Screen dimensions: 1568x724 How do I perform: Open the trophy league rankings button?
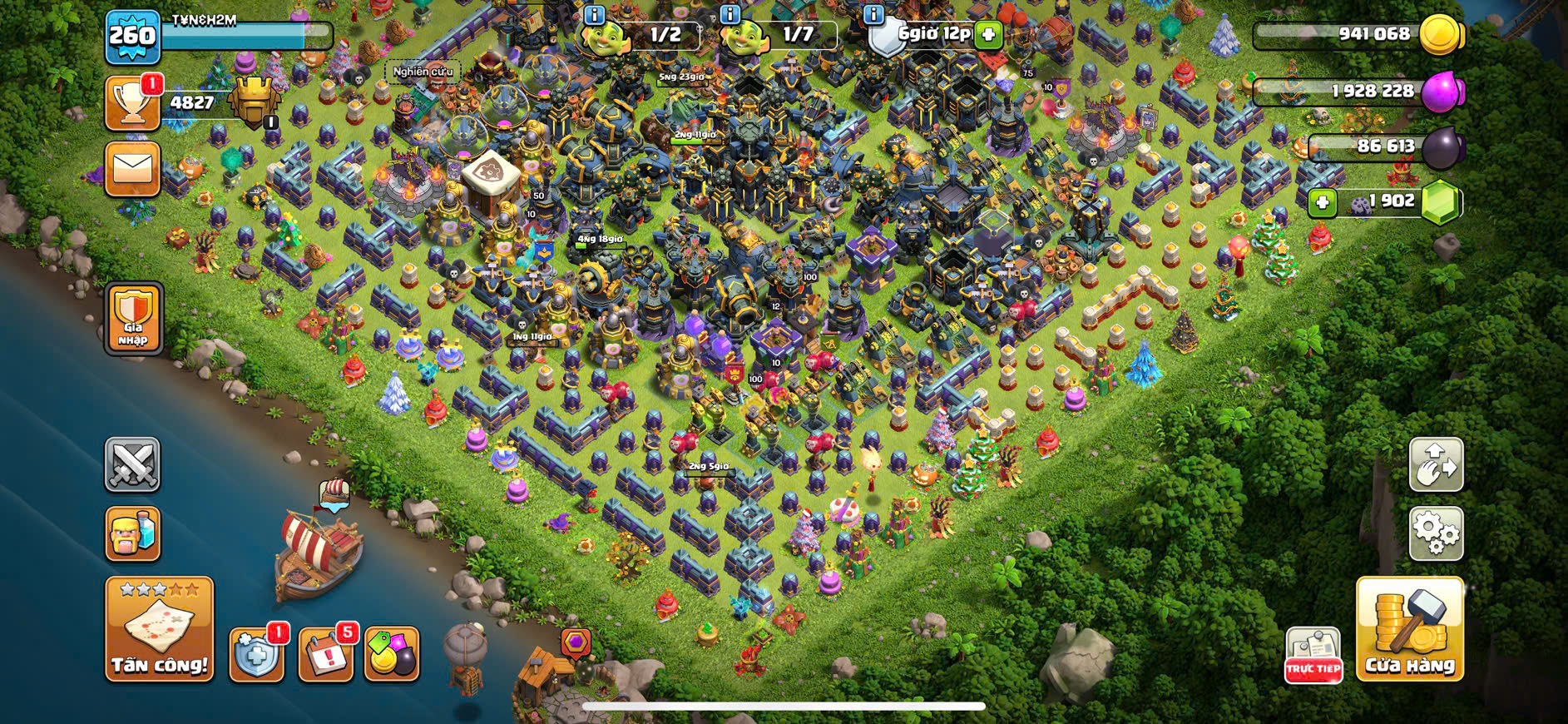[133, 103]
